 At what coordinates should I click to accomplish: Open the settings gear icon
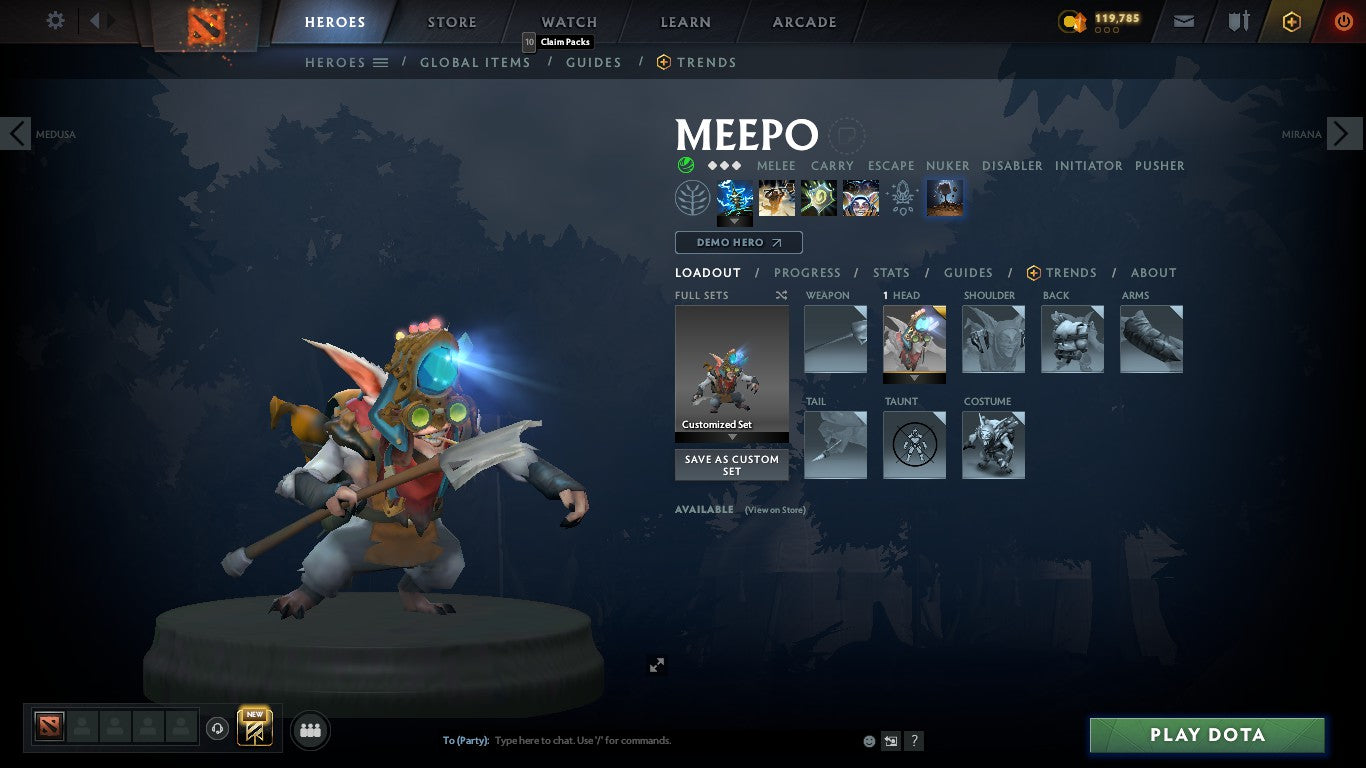(55, 19)
